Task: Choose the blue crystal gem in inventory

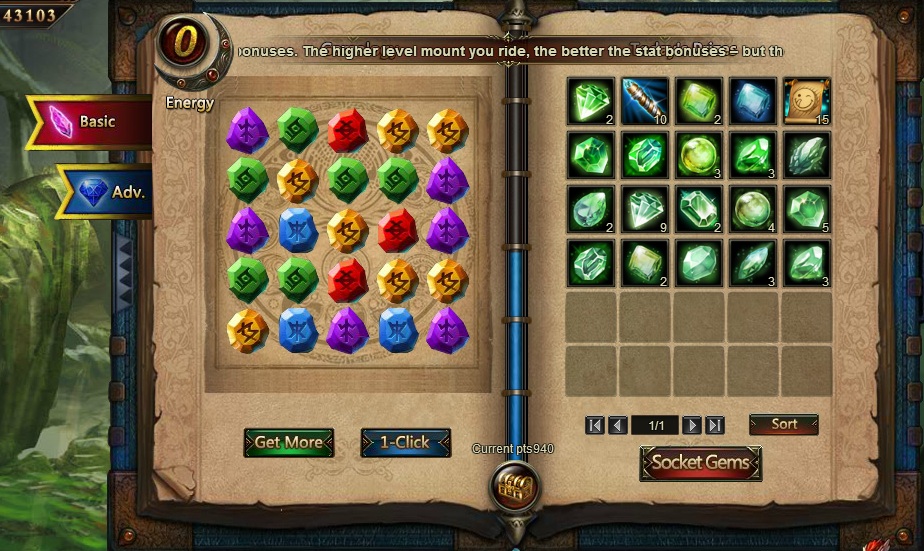Action: 752,101
